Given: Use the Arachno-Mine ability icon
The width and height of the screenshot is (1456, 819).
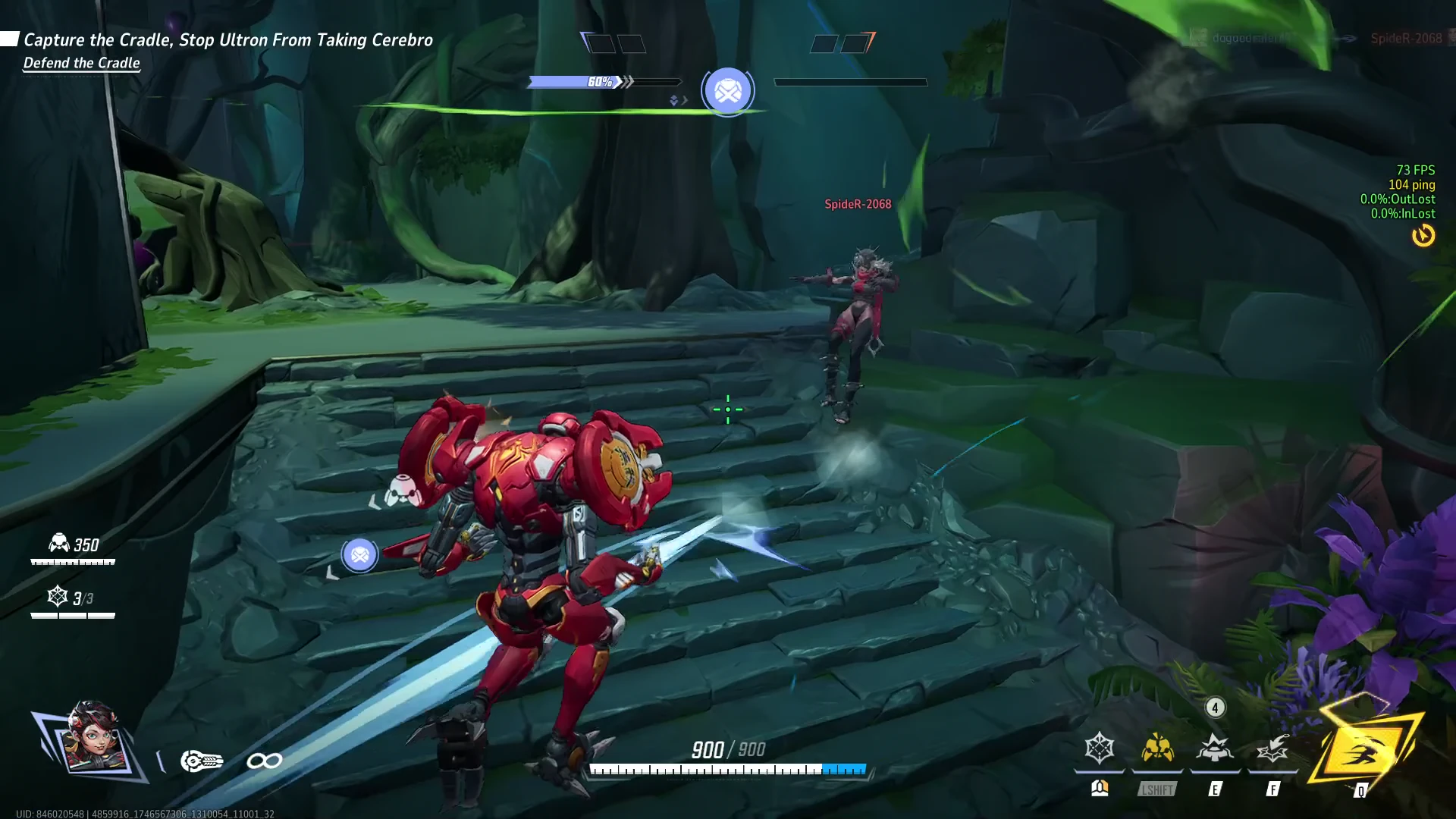Looking at the screenshot, I should 1215,748.
